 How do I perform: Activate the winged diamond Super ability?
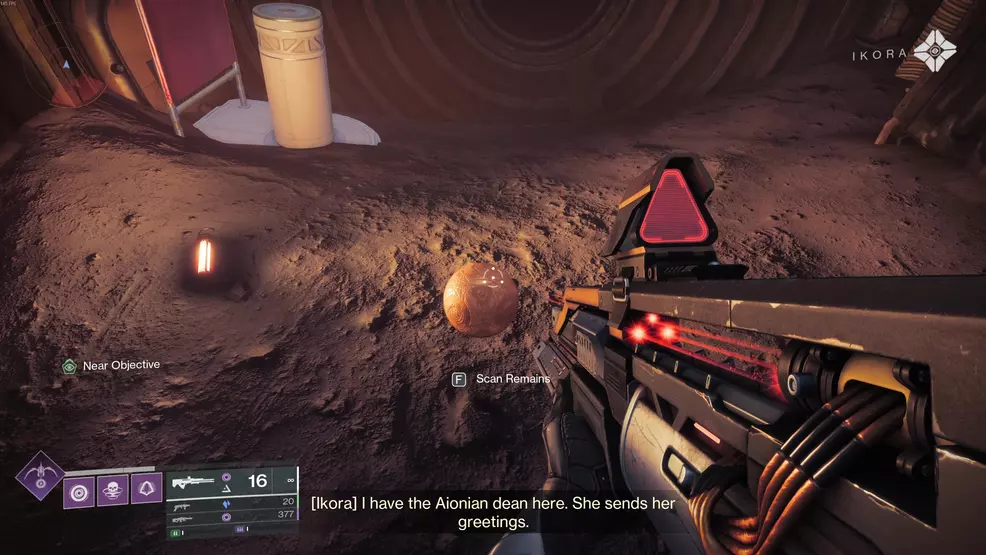point(40,475)
